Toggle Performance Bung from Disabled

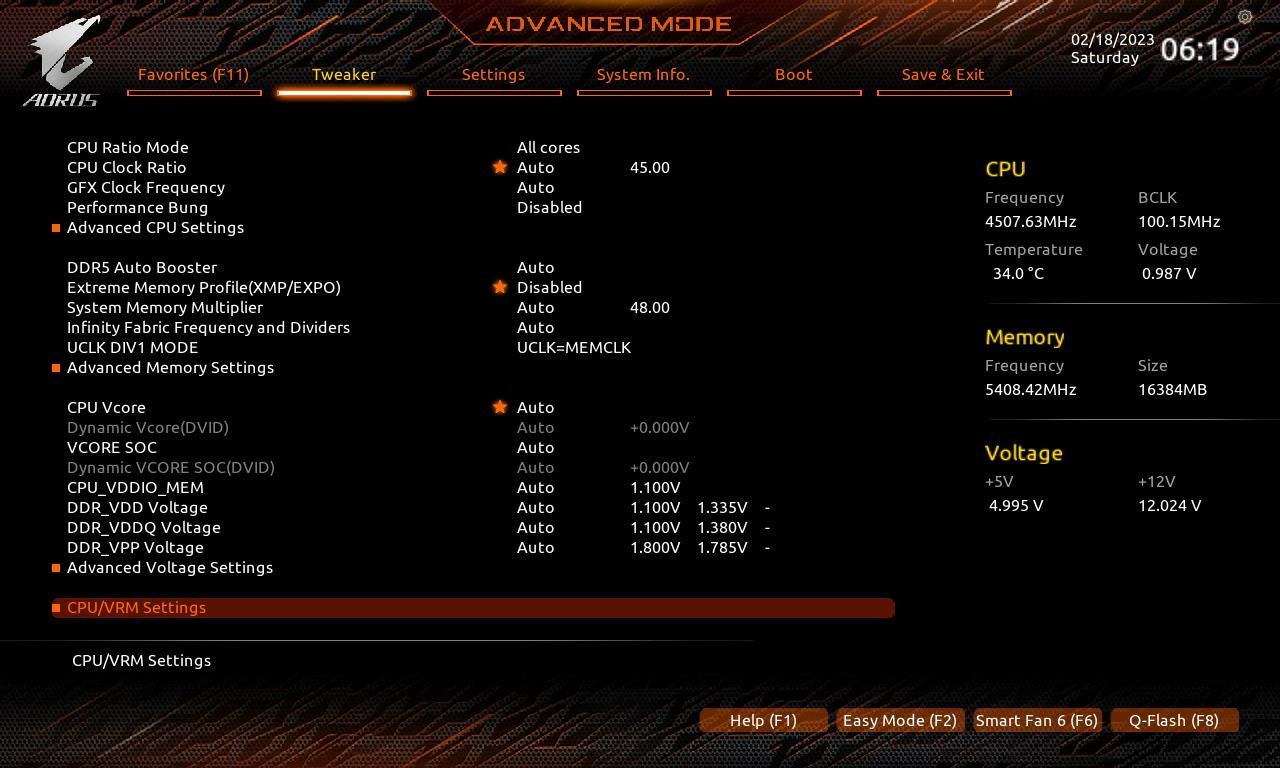pos(549,207)
